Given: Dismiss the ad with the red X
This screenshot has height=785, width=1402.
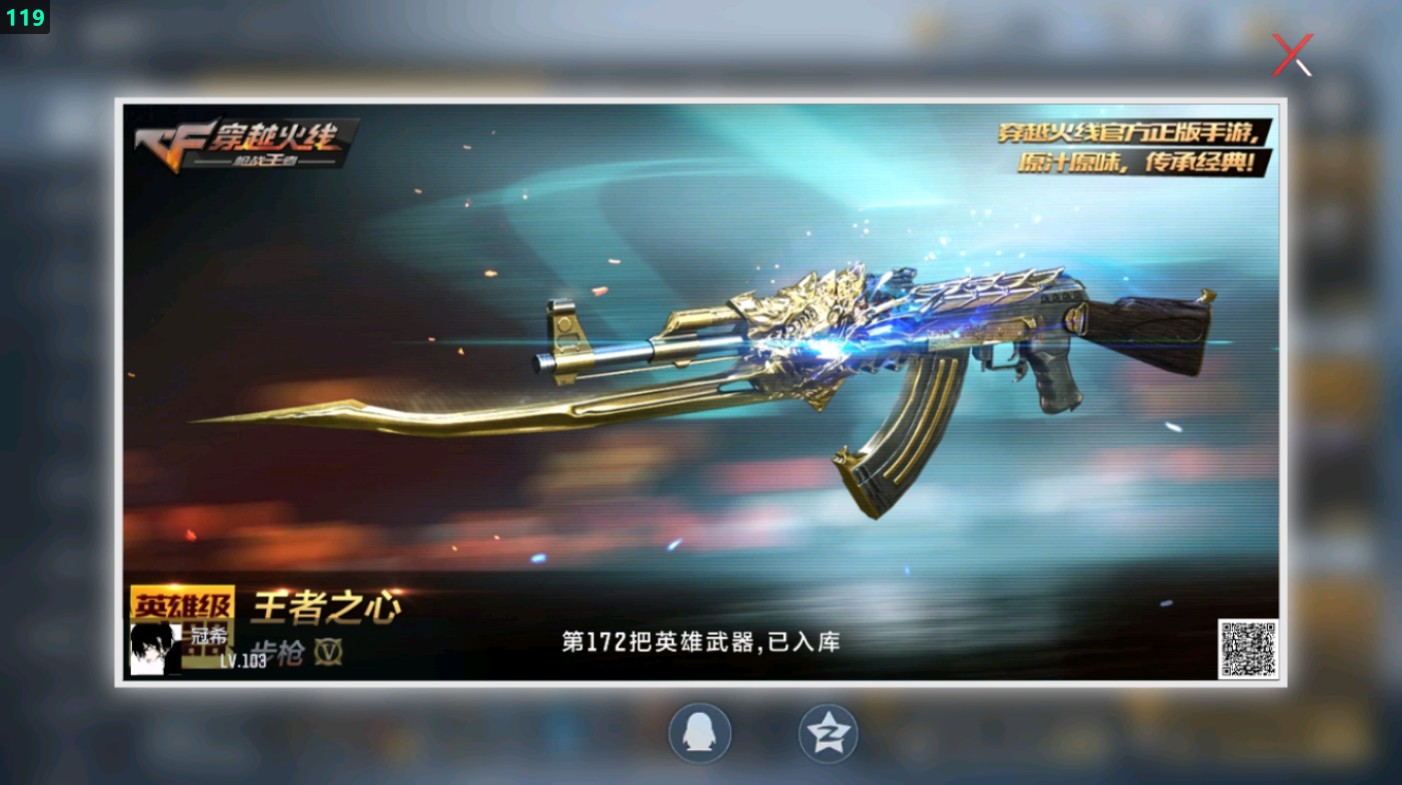Looking at the screenshot, I should pos(1291,55).
